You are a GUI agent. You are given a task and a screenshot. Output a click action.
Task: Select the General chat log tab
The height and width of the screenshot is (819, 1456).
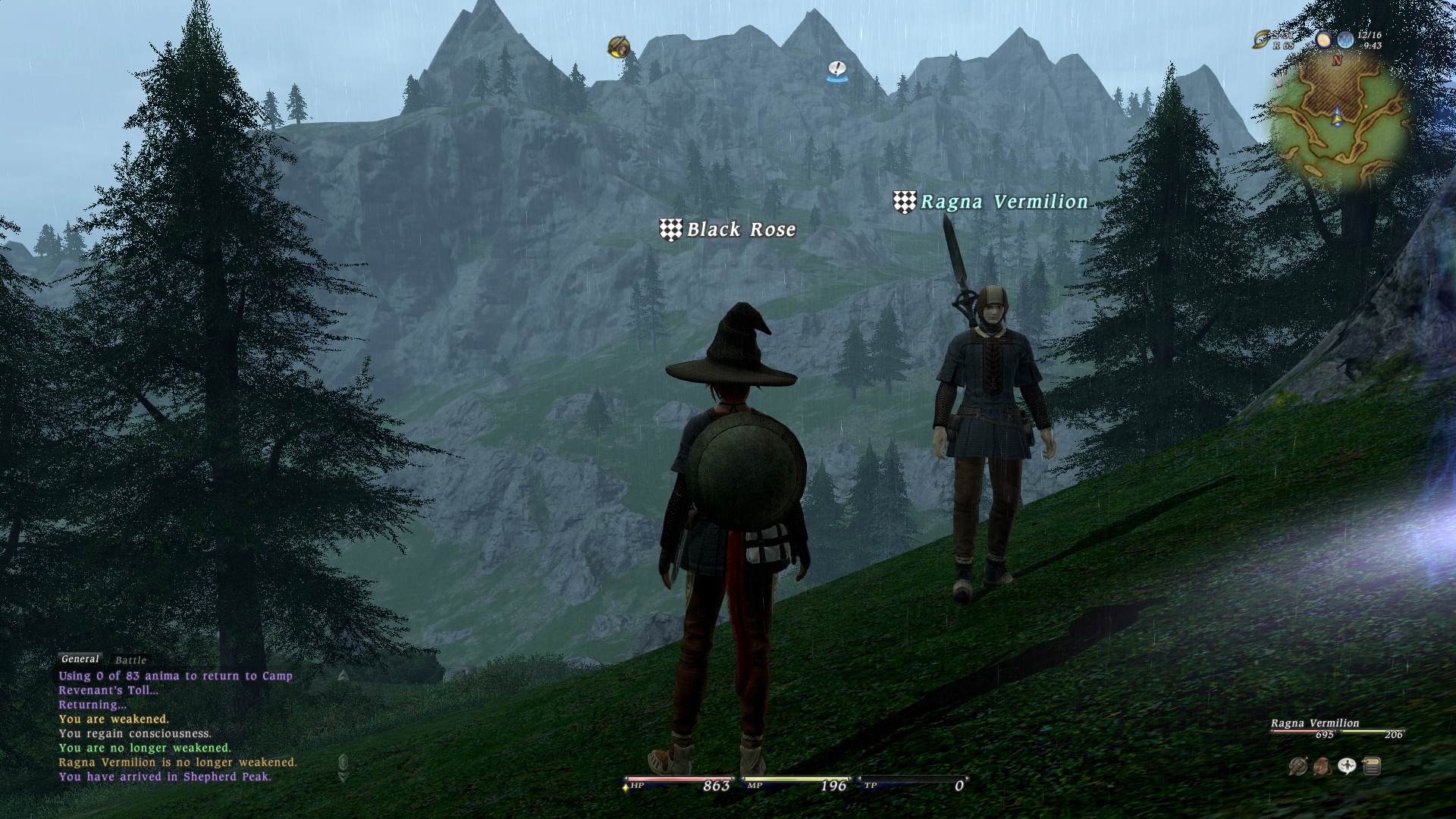pyautogui.click(x=80, y=659)
